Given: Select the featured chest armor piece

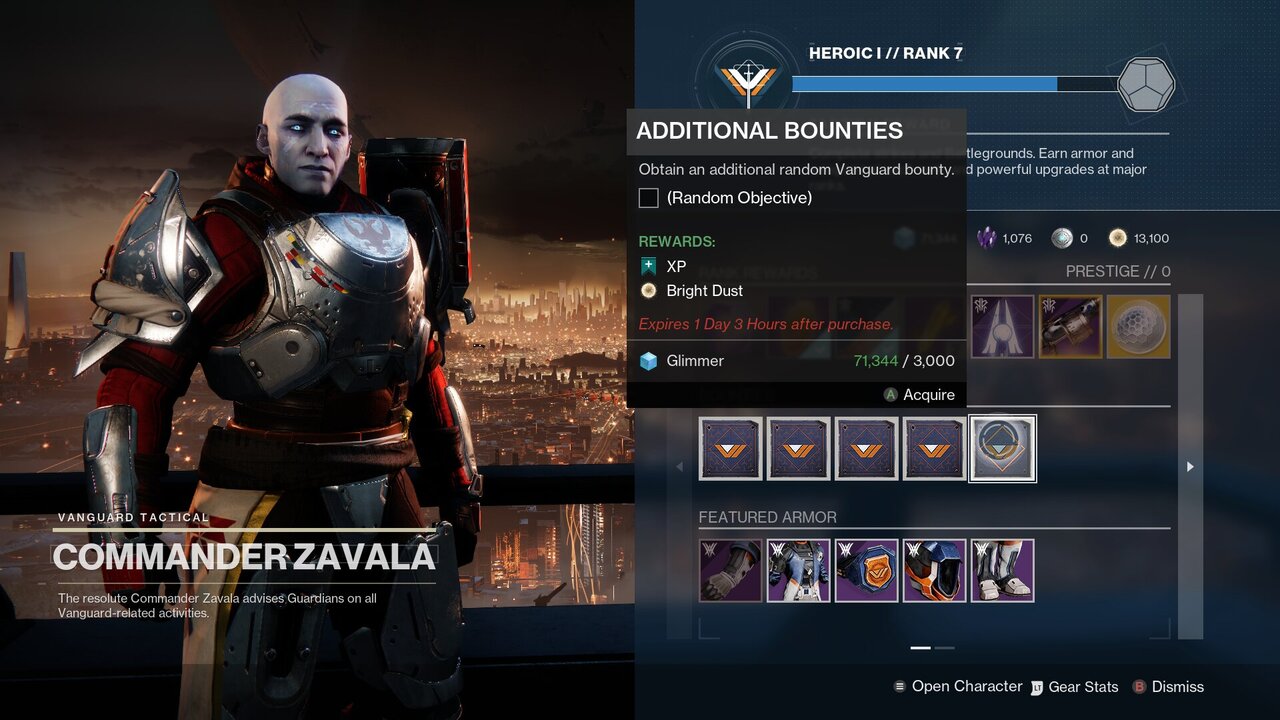Looking at the screenshot, I should [x=799, y=571].
